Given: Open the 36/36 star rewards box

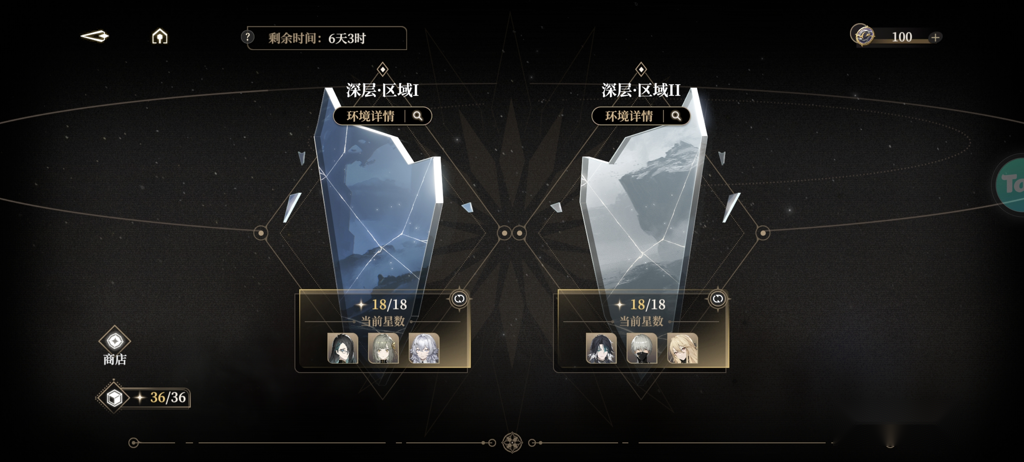Looking at the screenshot, I should [x=113, y=397].
